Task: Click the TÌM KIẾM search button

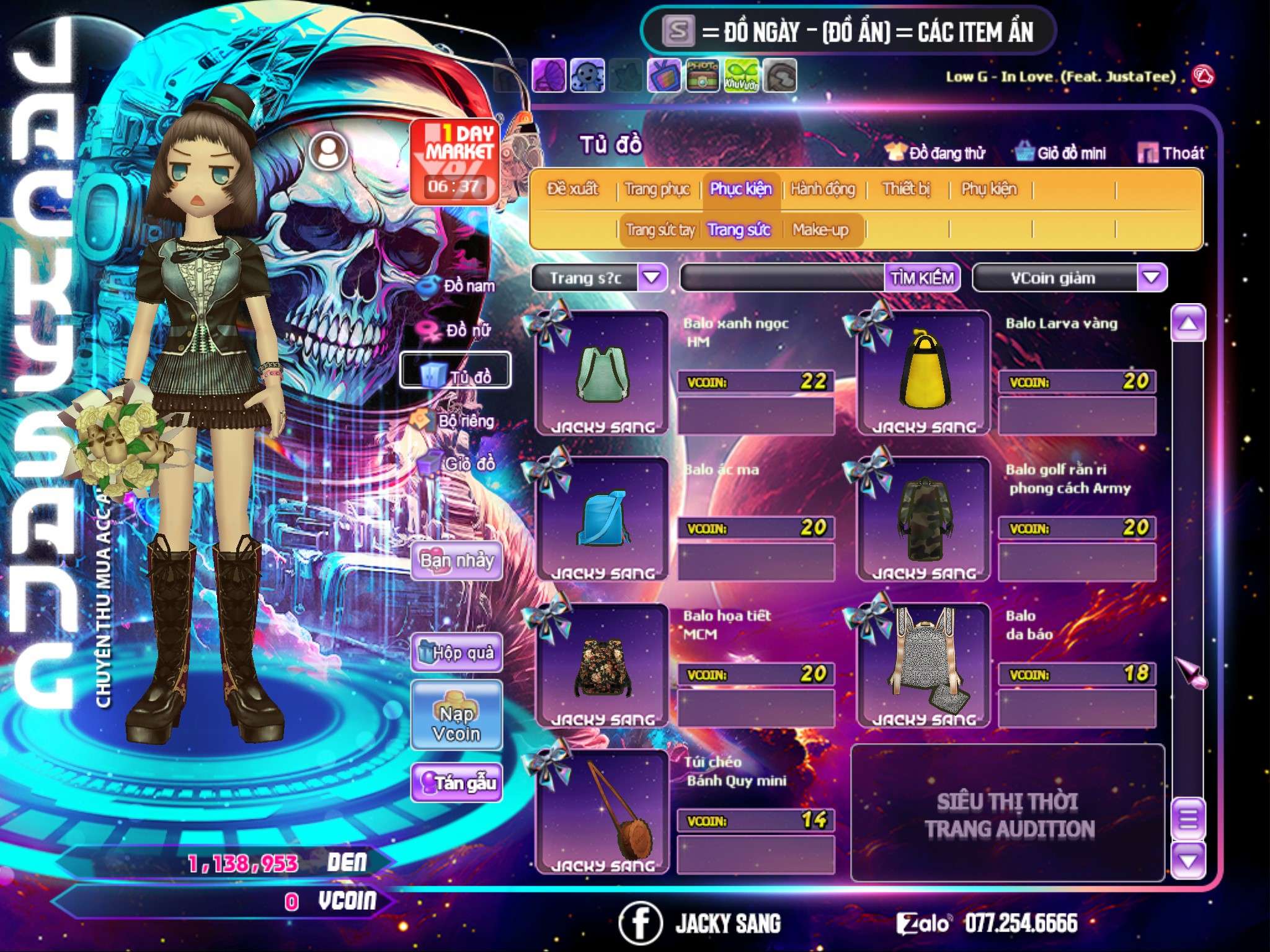Action: coord(922,278)
